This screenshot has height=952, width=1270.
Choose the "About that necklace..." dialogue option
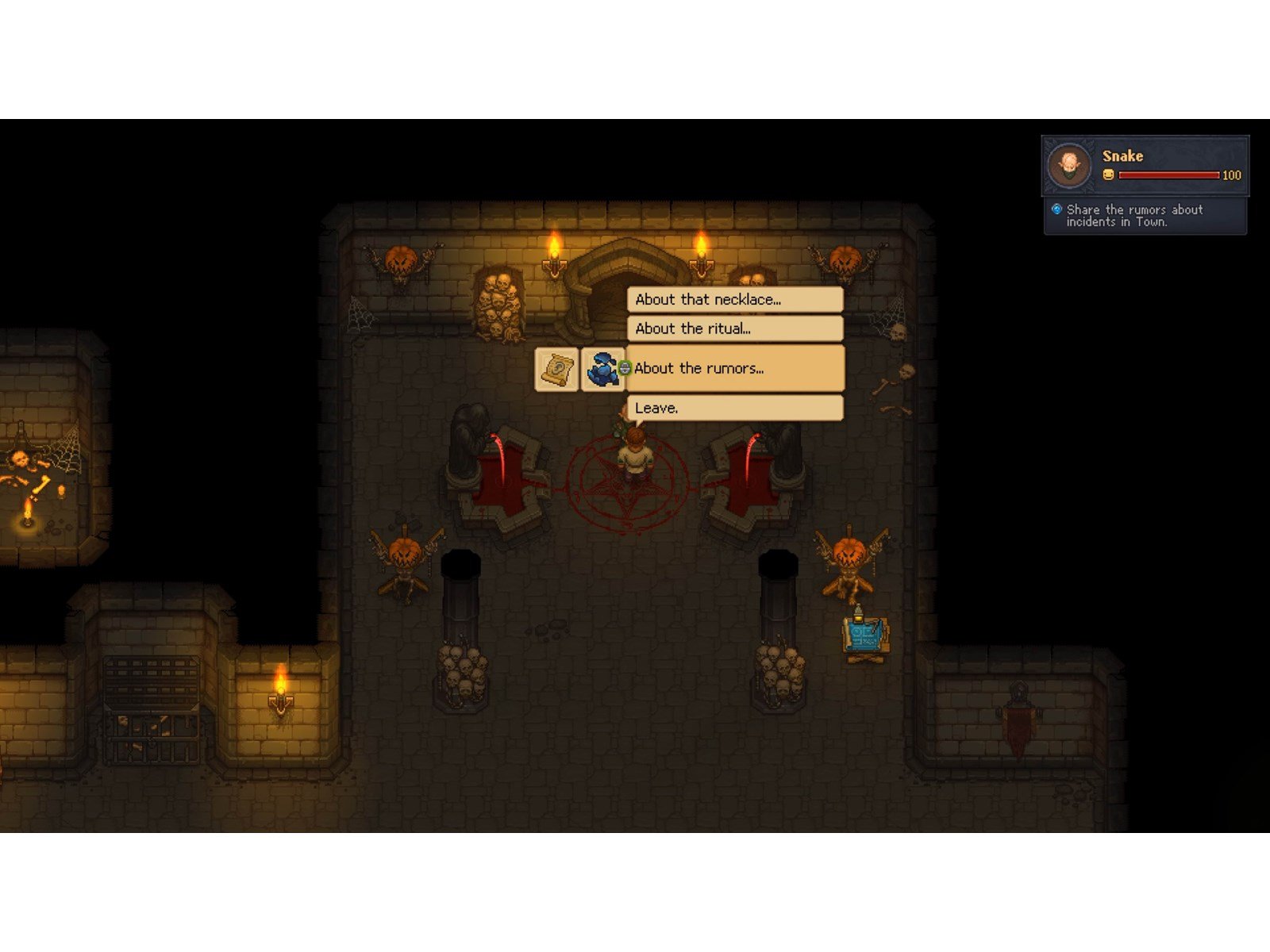(x=735, y=300)
